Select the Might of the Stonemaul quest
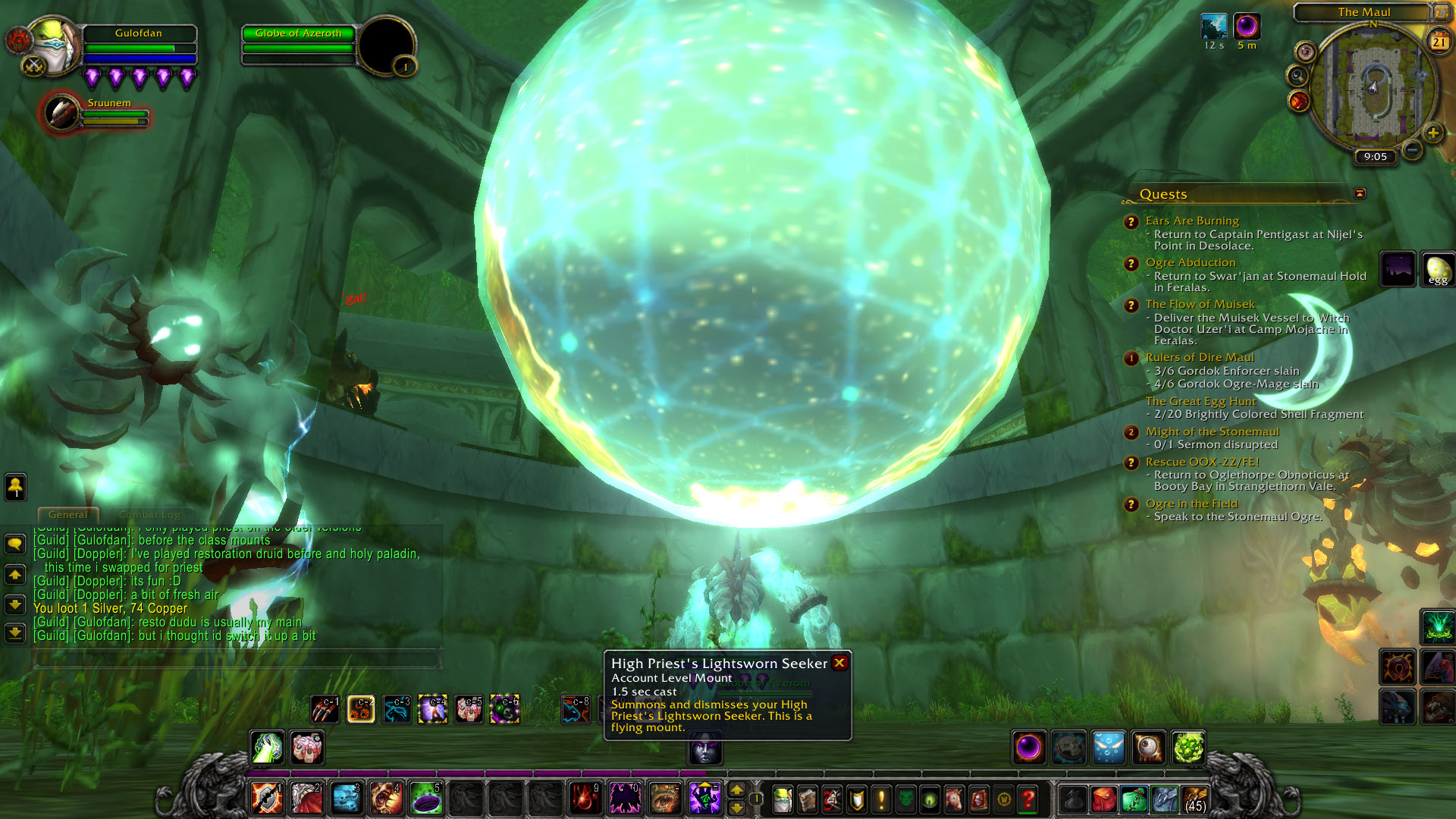Viewport: 1456px width, 819px height. coord(1212,431)
